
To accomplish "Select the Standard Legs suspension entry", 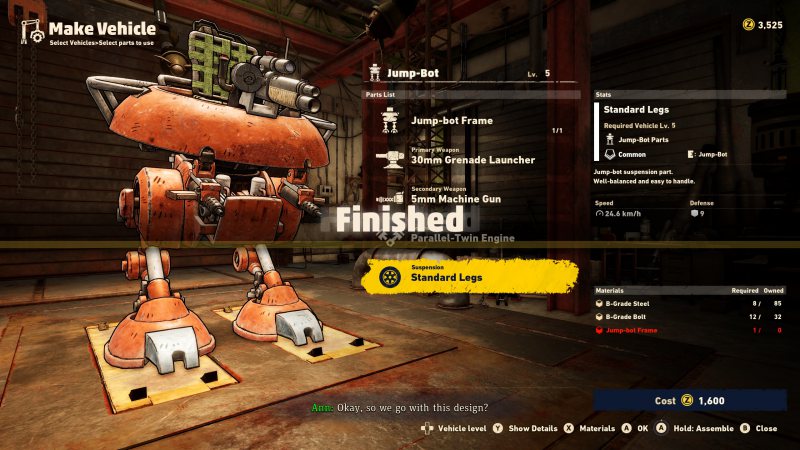I will coord(468,275).
